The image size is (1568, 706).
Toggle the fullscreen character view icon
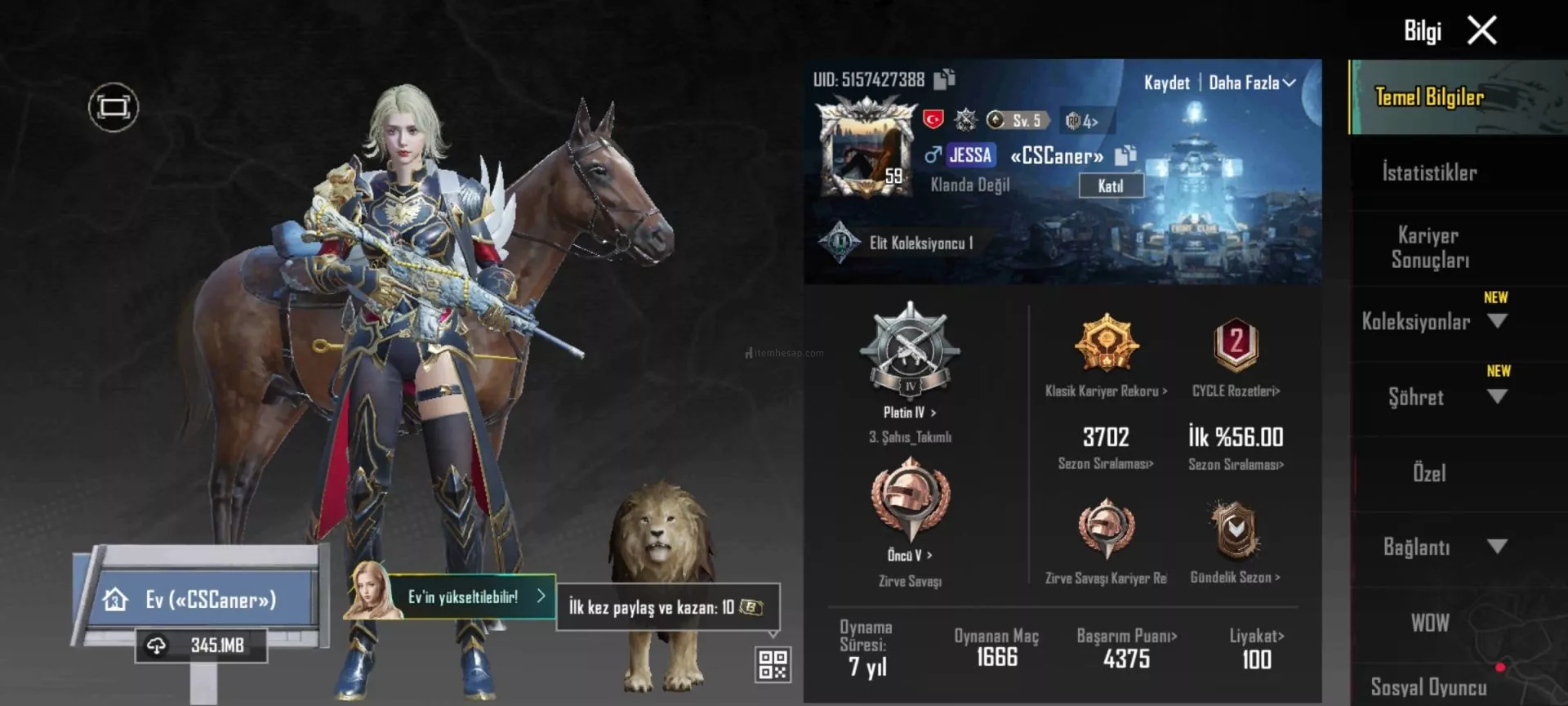(x=114, y=107)
